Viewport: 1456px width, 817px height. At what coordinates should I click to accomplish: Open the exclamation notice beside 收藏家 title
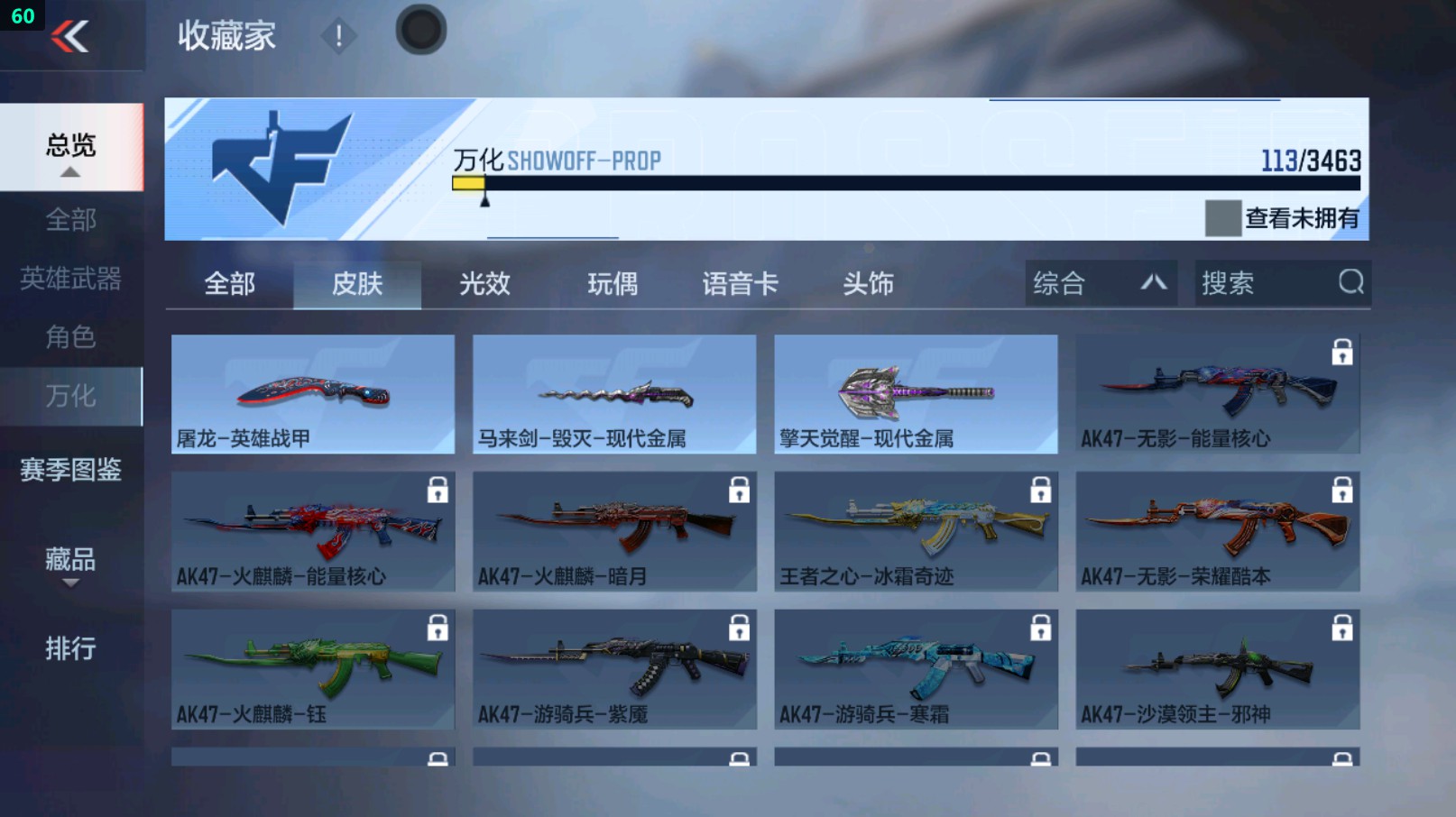pos(340,34)
